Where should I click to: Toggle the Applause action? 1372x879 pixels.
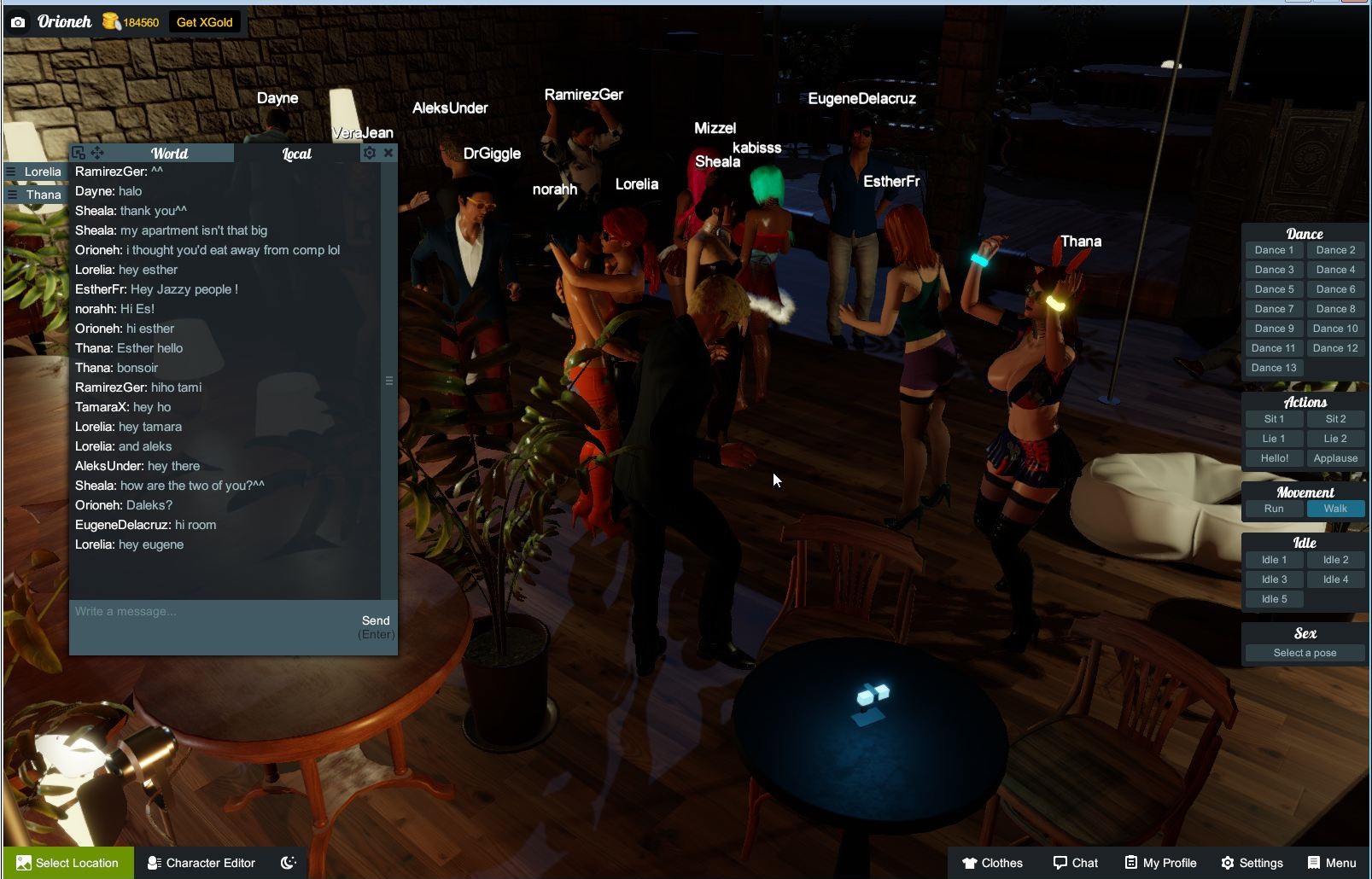click(x=1334, y=458)
